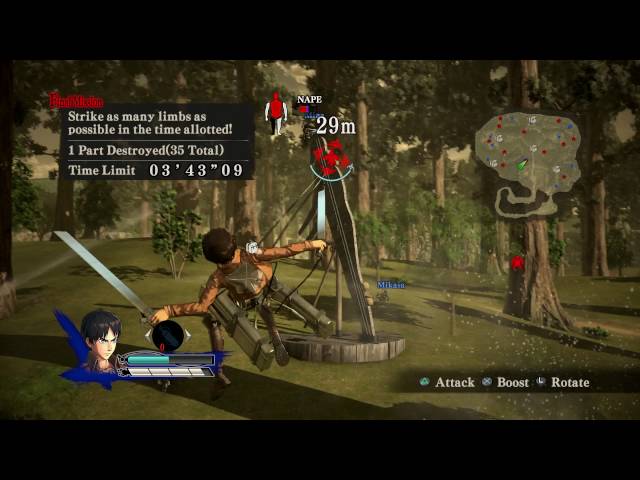This screenshot has width=640, height=480.
Task: Click the forest minimap
Action: [527, 159]
